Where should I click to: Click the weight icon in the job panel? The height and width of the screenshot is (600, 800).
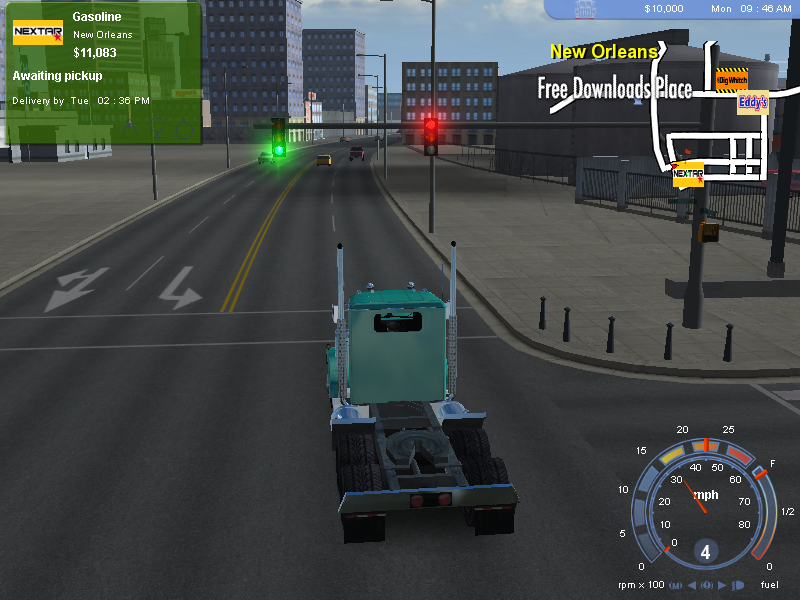(x=131, y=128)
